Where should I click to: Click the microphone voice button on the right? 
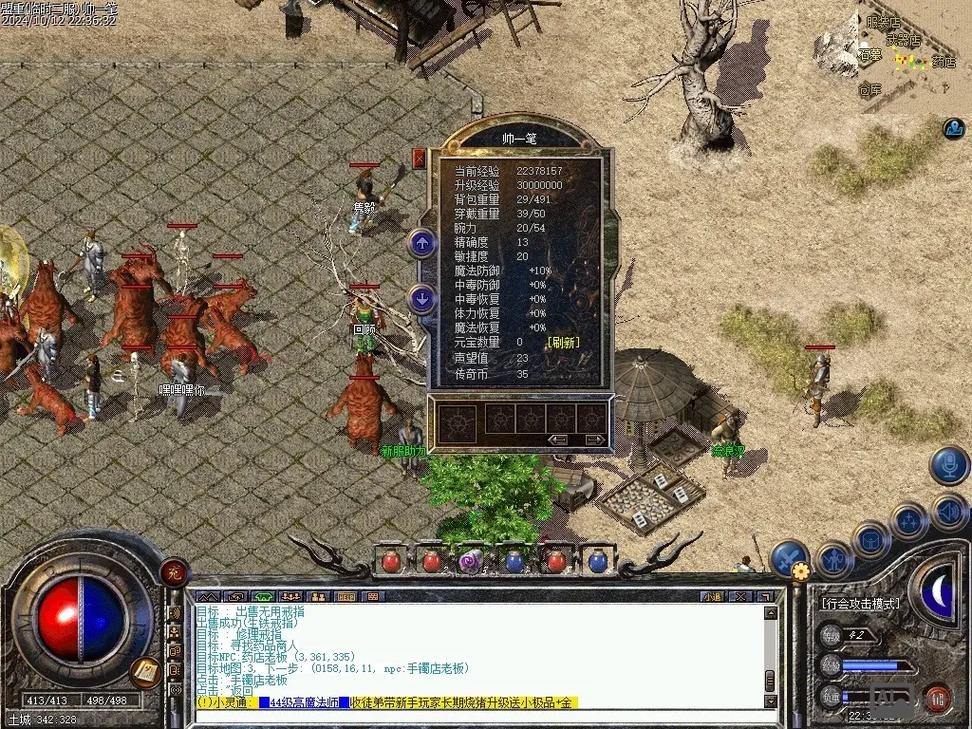click(948, 465)
